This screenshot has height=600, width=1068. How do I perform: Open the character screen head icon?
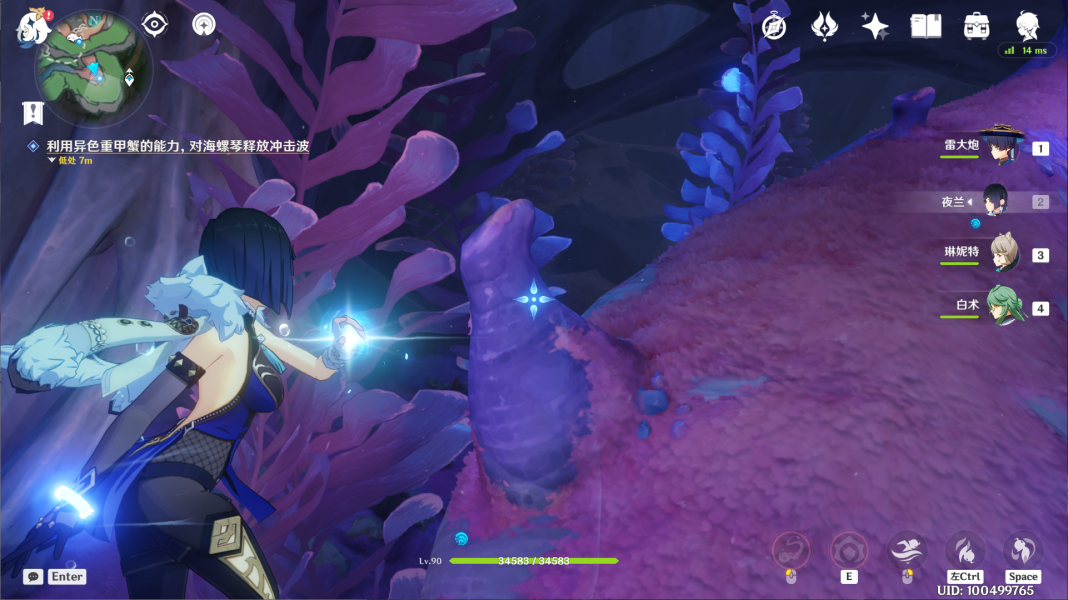tap(1027, 26)
